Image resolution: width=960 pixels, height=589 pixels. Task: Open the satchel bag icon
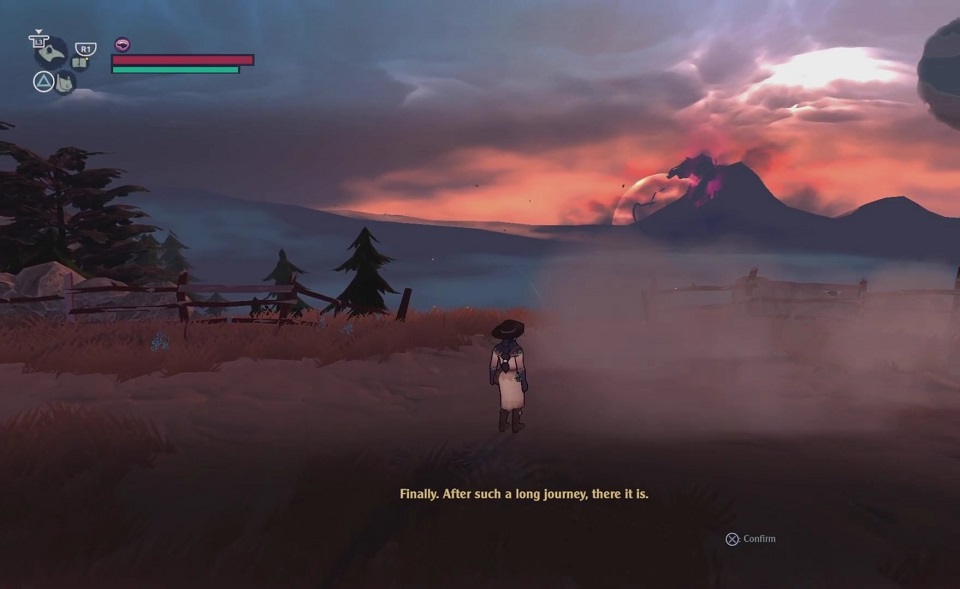[65, 82]
